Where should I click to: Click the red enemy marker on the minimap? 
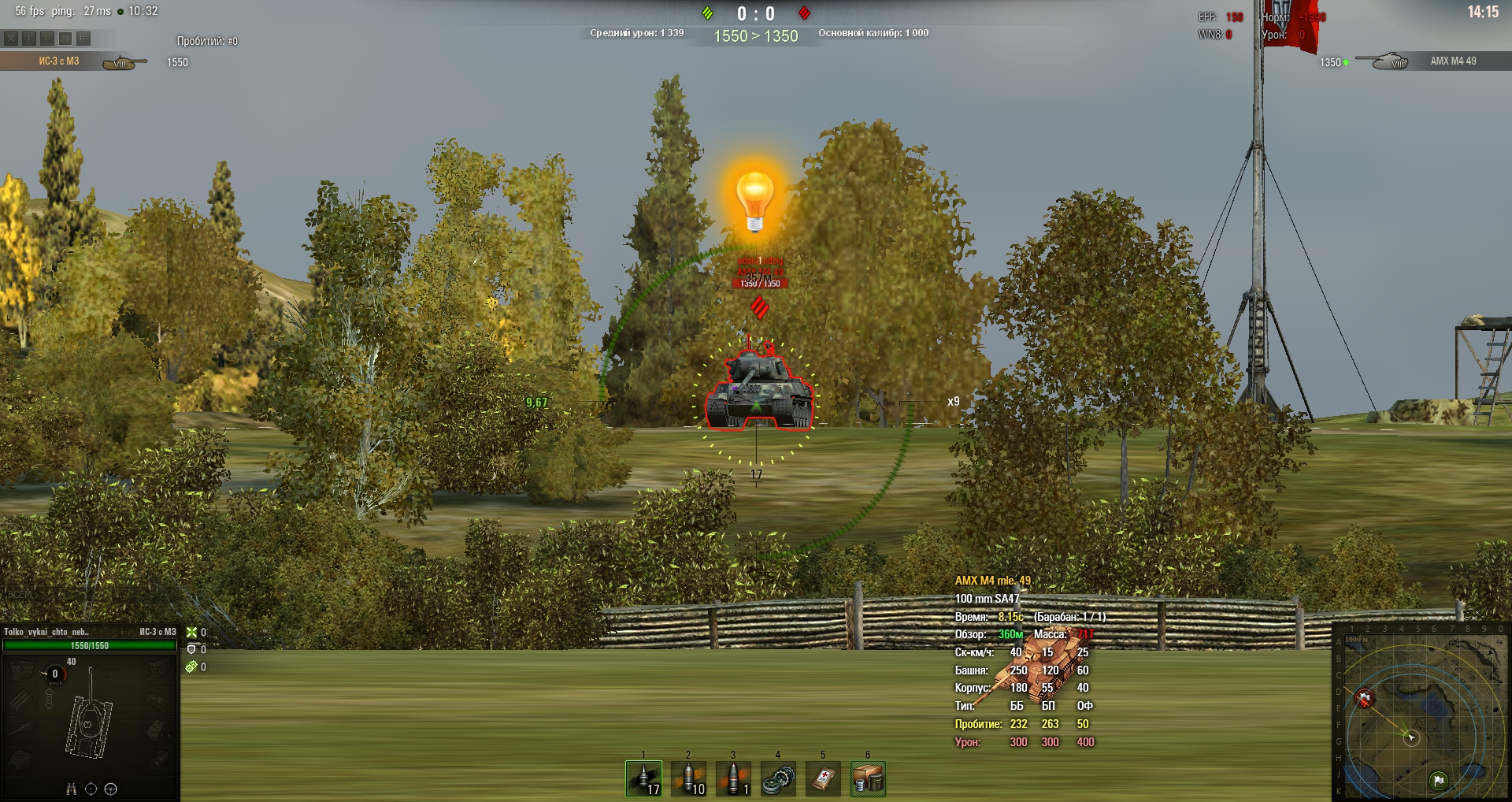[1364, 698]
